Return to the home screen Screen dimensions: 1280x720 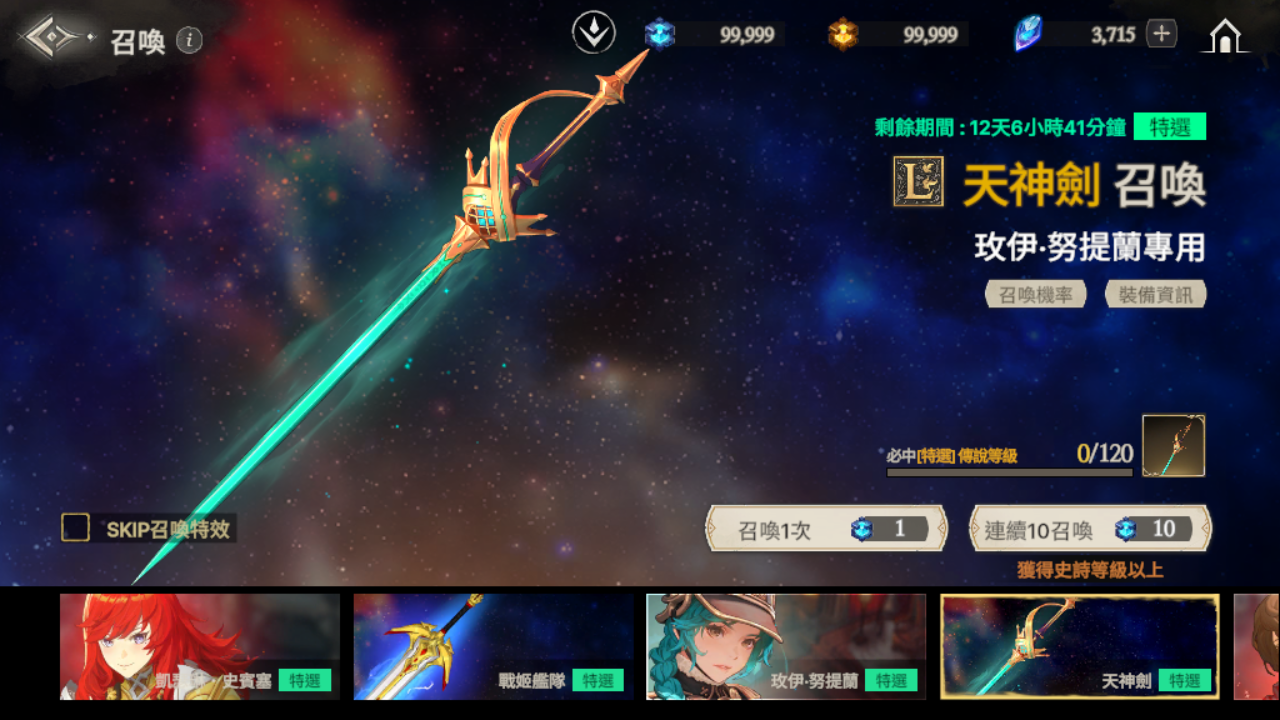1225,36
